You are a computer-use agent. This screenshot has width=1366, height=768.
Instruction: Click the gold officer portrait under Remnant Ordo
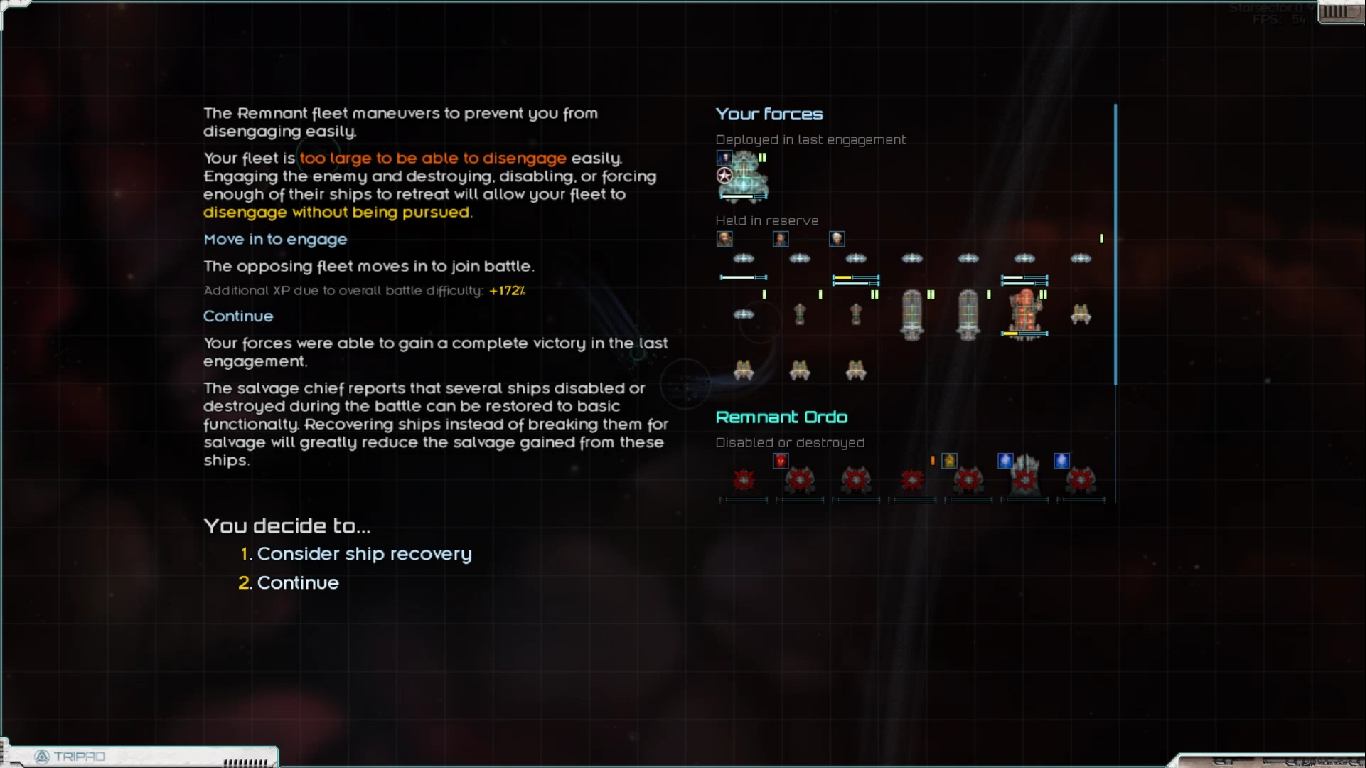(x=949, y=461)
